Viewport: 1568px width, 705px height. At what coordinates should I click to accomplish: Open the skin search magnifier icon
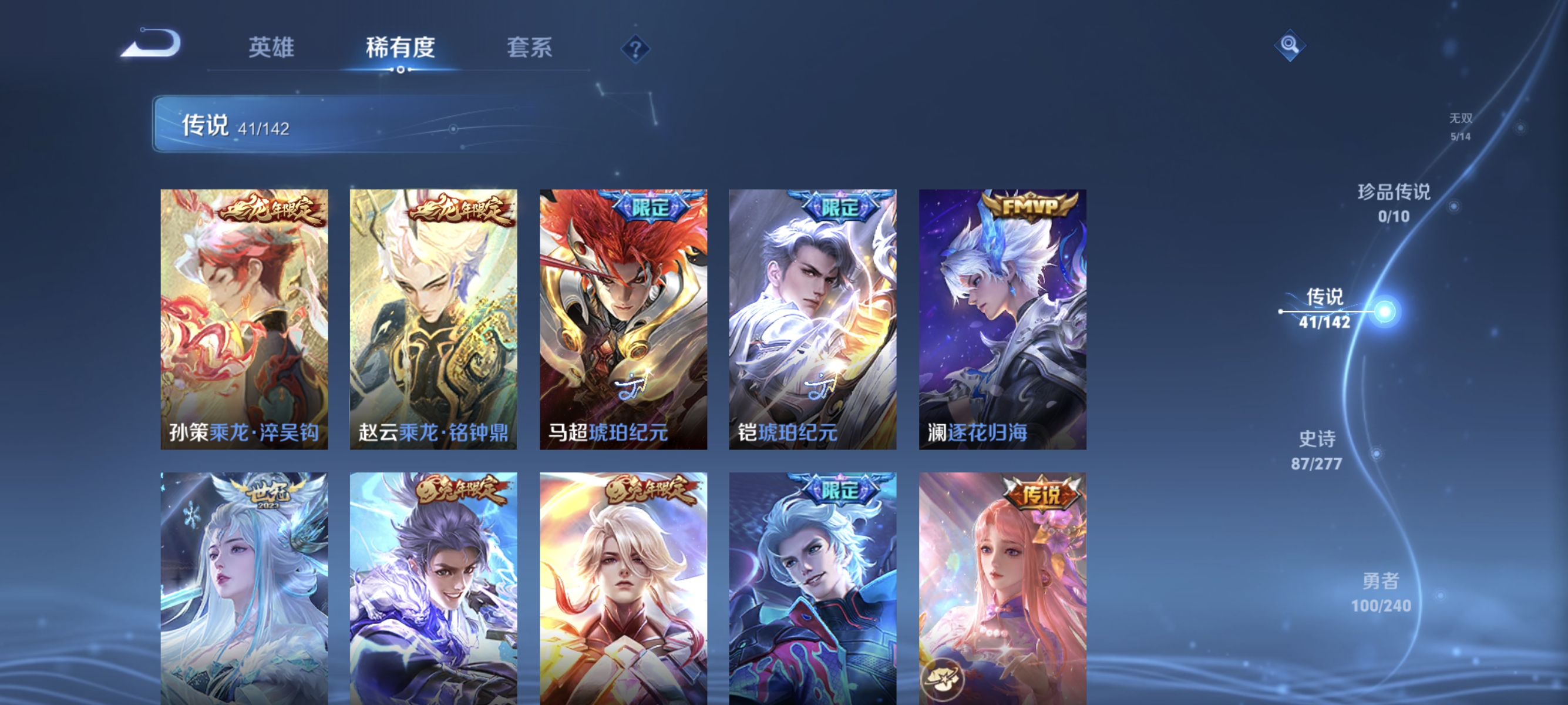(1290, 44)
